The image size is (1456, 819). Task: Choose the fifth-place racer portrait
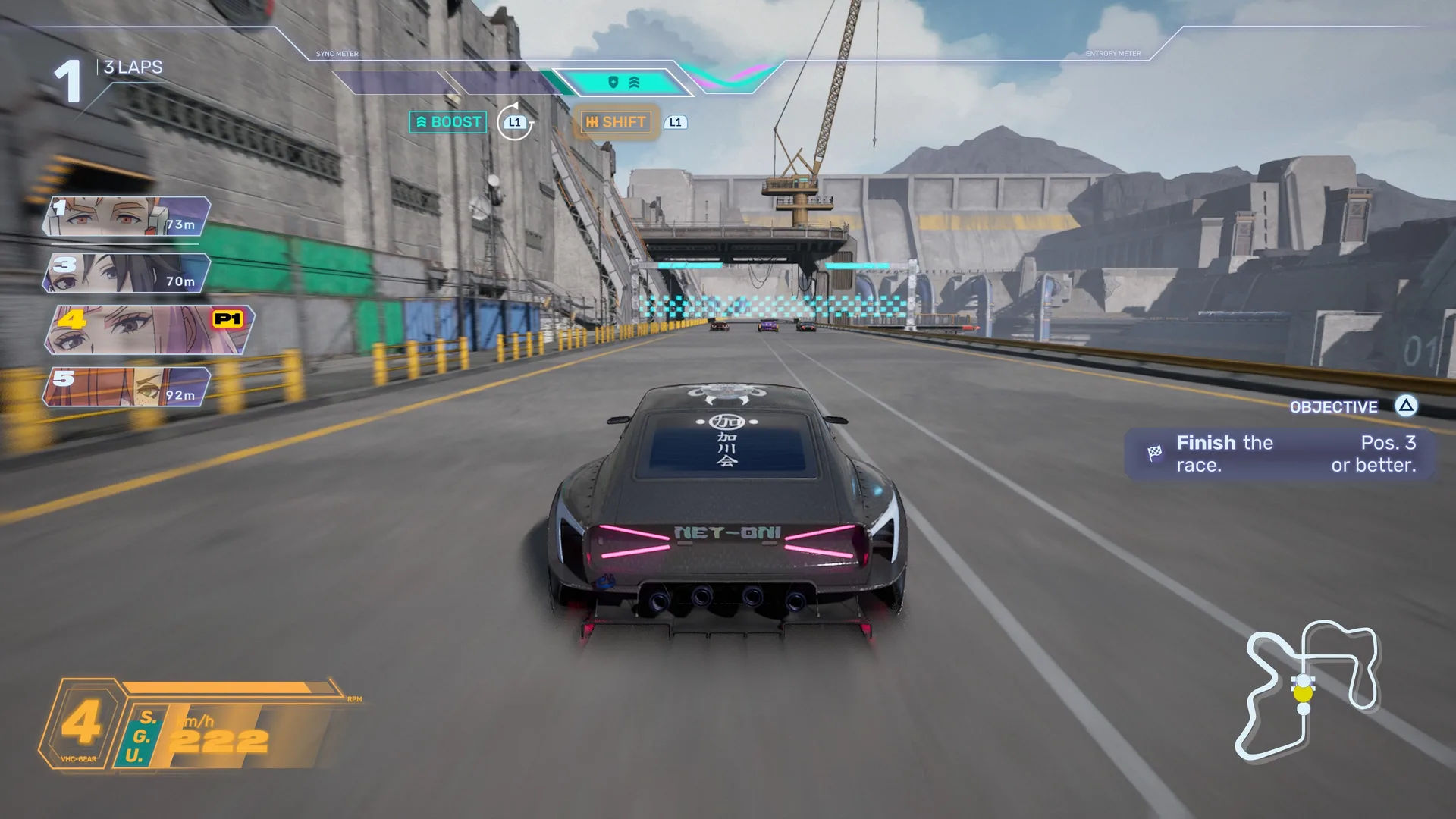(127, 387)
